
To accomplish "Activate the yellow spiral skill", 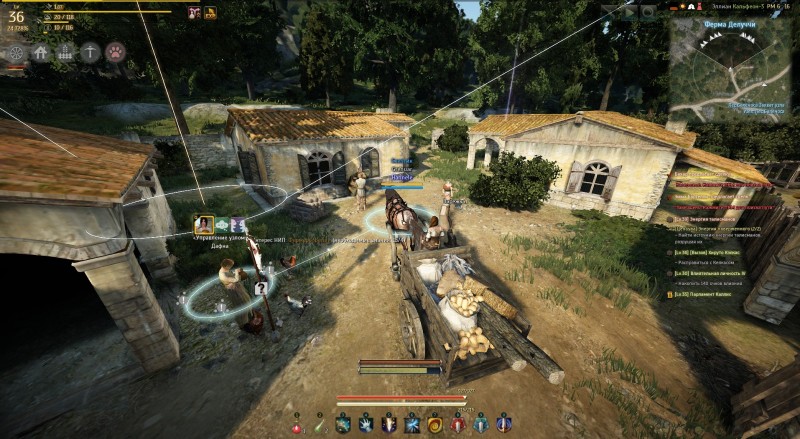I will click(x=434, y=425).
